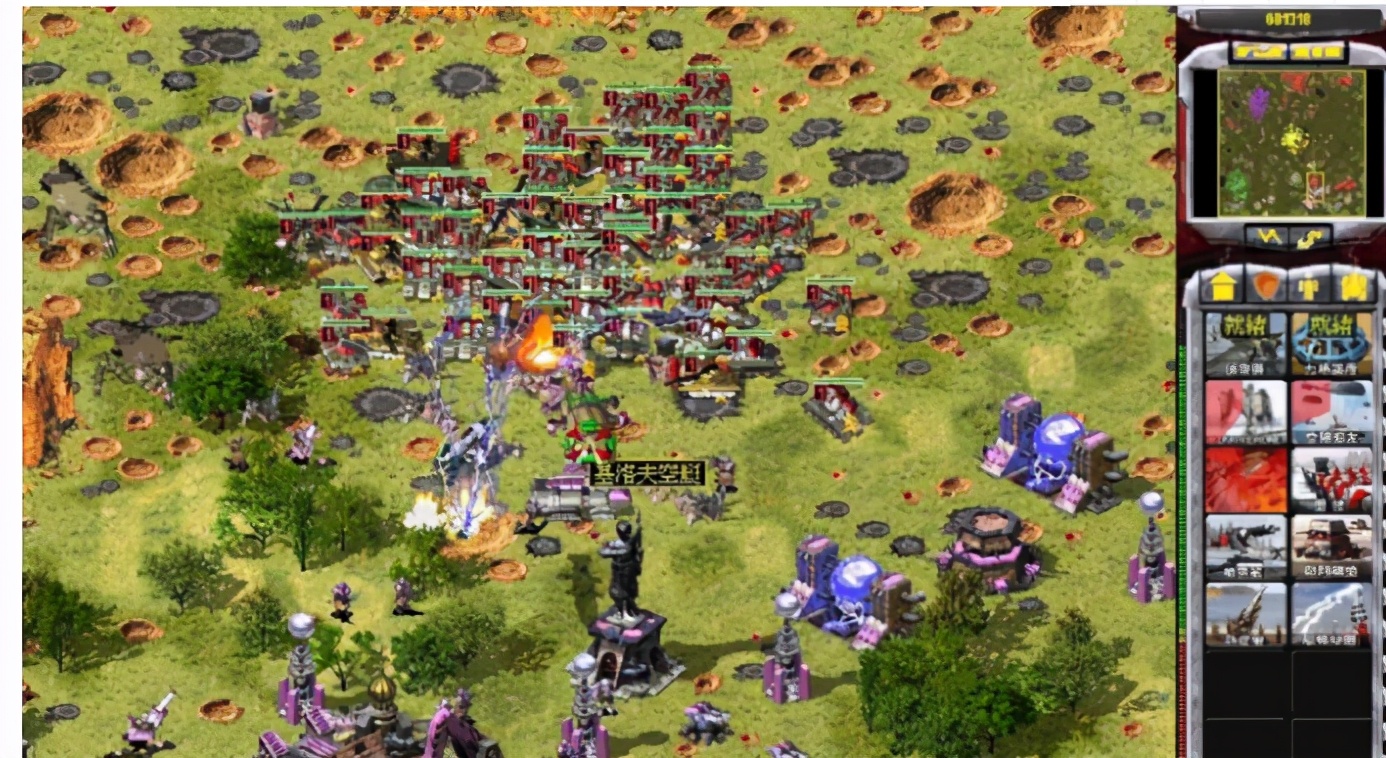Image resolution: width=1386 pixels, height=758 pixels.
Task: Select the orange-red fiery cameo
Action: tap(1245, 479)
